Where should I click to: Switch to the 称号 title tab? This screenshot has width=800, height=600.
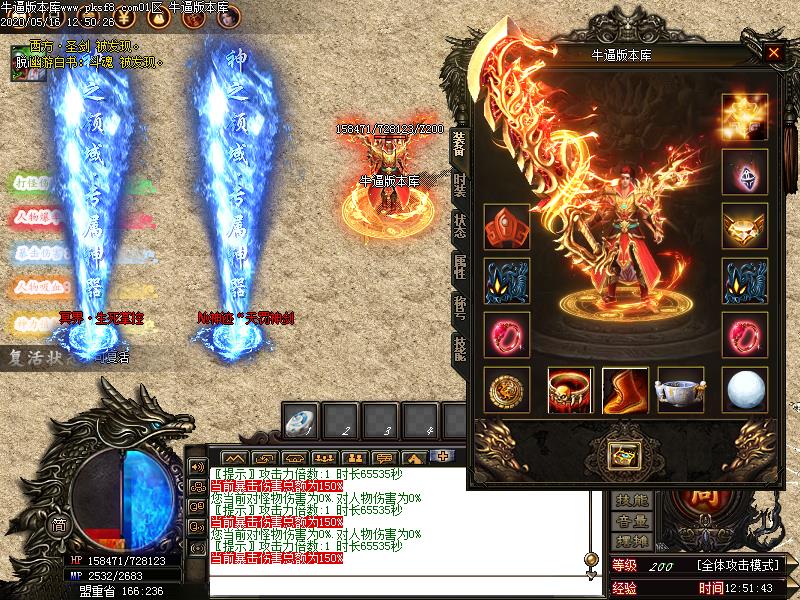pyautogui.click(x=459, y=307)
